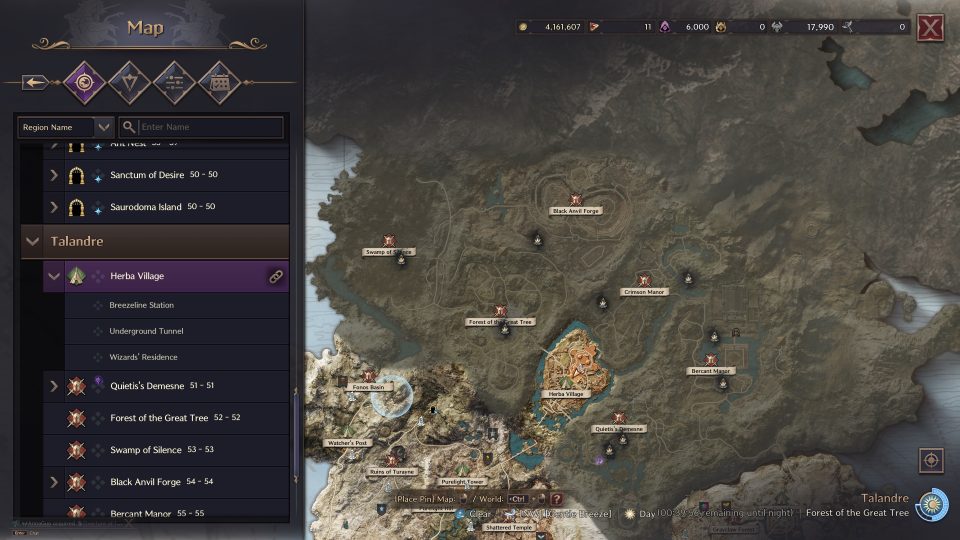This screenshot has width=960, height=540.
Task: Center map with the crosshair locate button
Action: (x=931, y=461)
